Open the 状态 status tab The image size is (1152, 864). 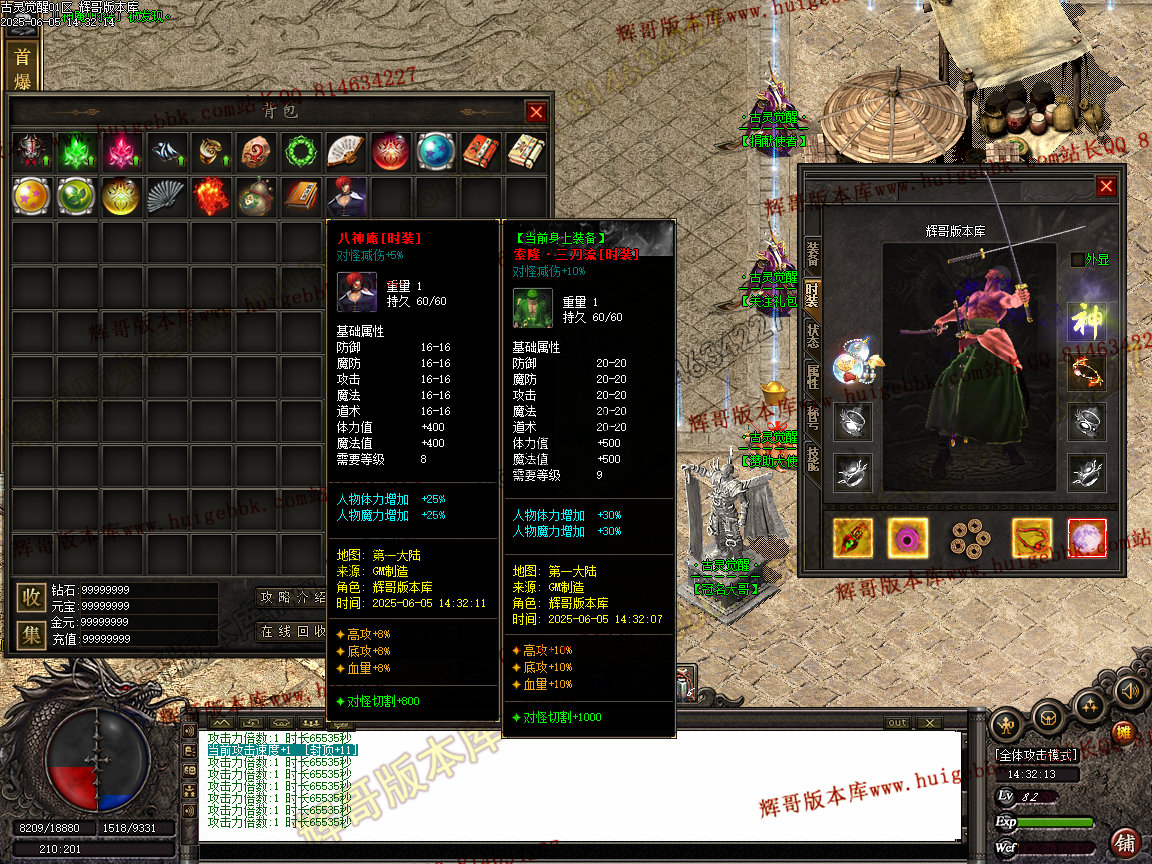pos(812,335)
